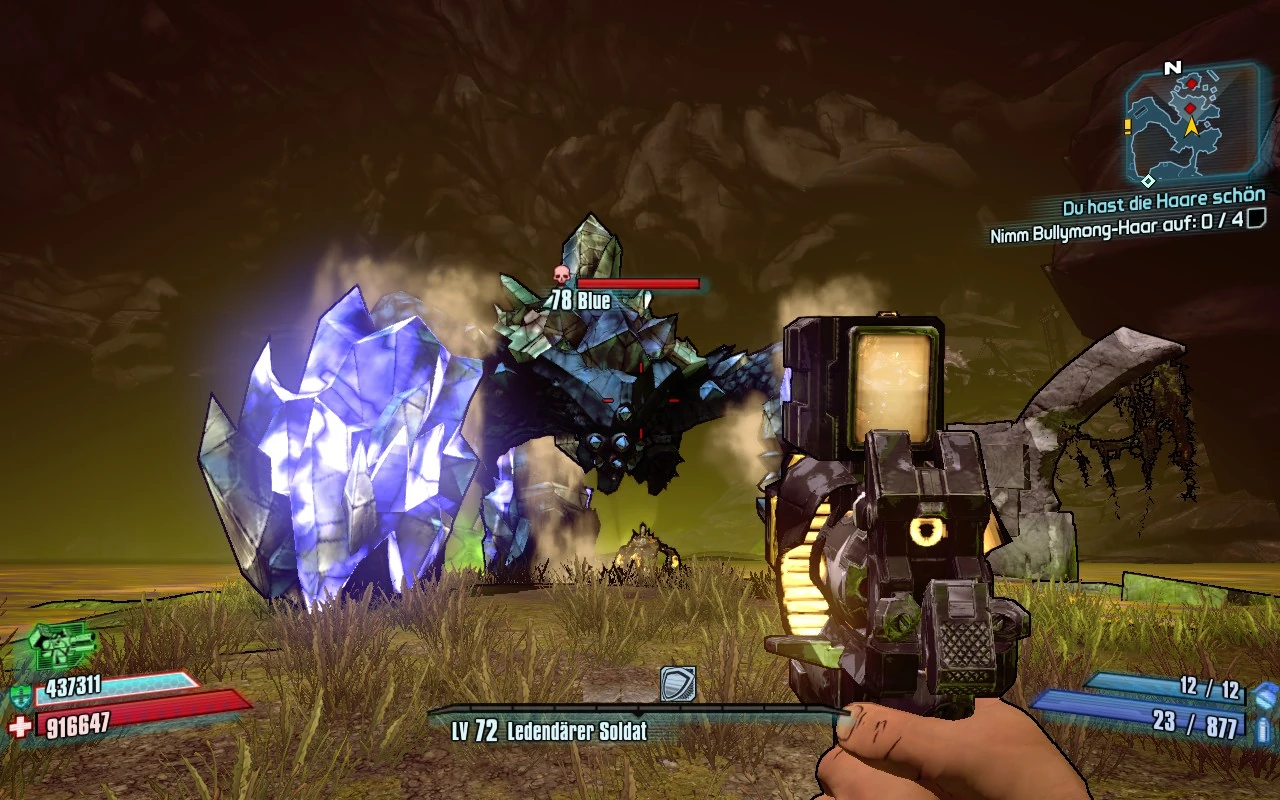Select the yellow exclamation marker on the minimap
The width and height of the screenshot is (1280, 800).
coord(1127,125)
